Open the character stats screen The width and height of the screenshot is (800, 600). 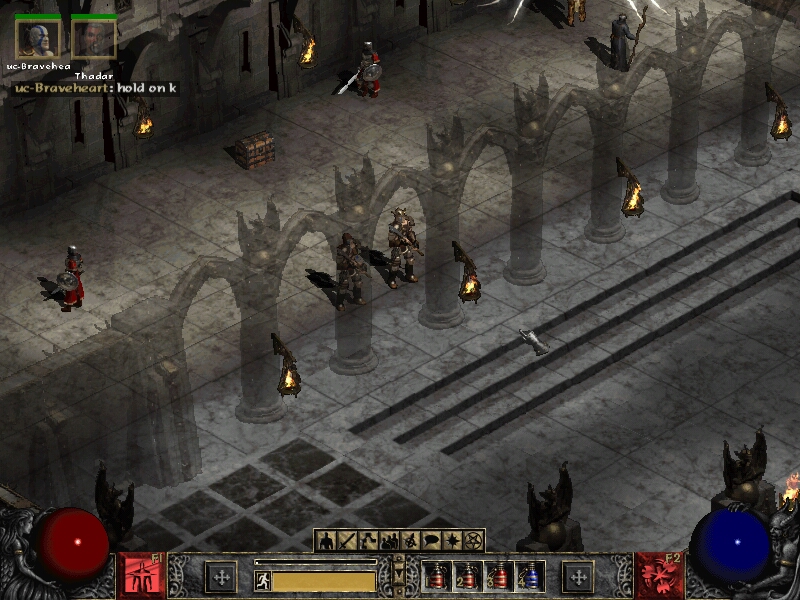click(x=326, y=541)
